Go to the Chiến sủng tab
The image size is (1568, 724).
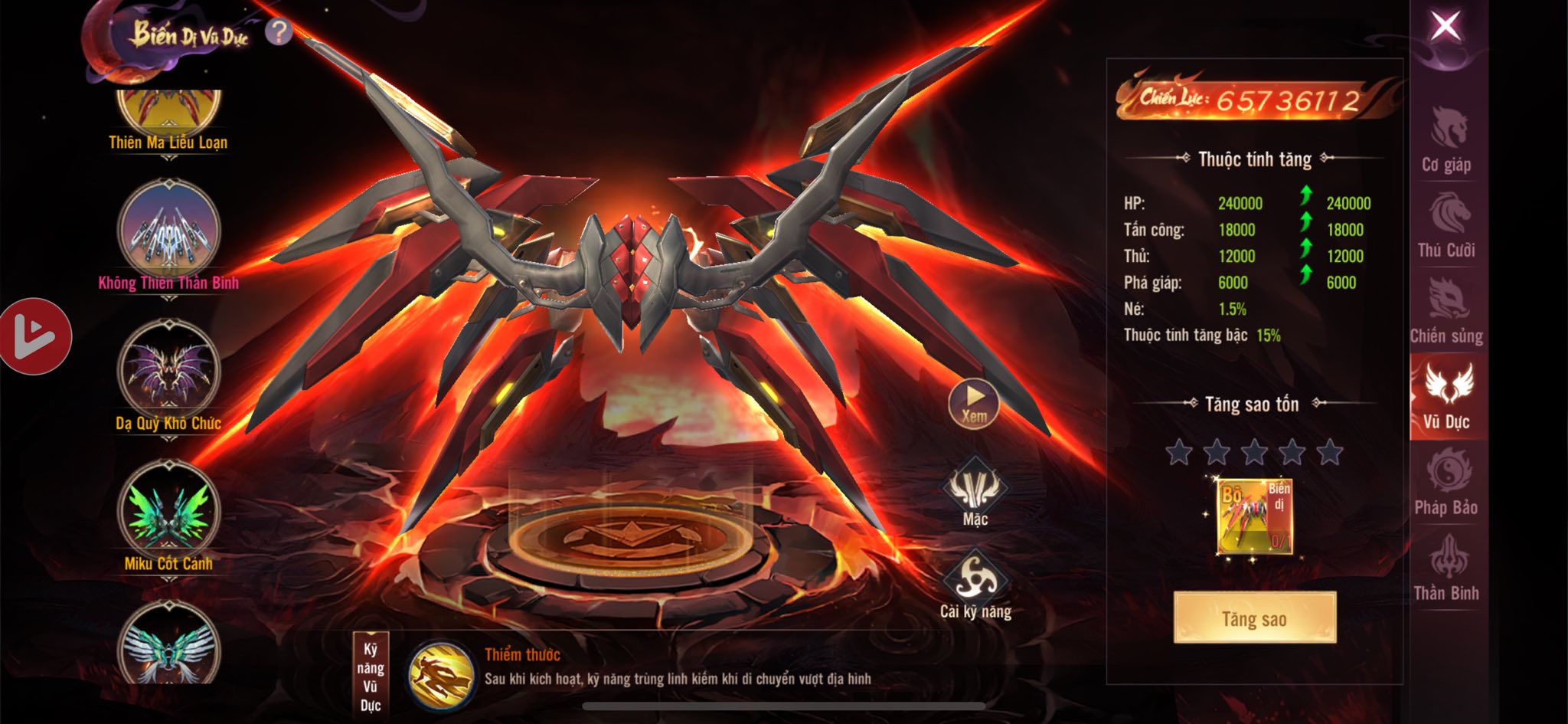(1446, 311)
